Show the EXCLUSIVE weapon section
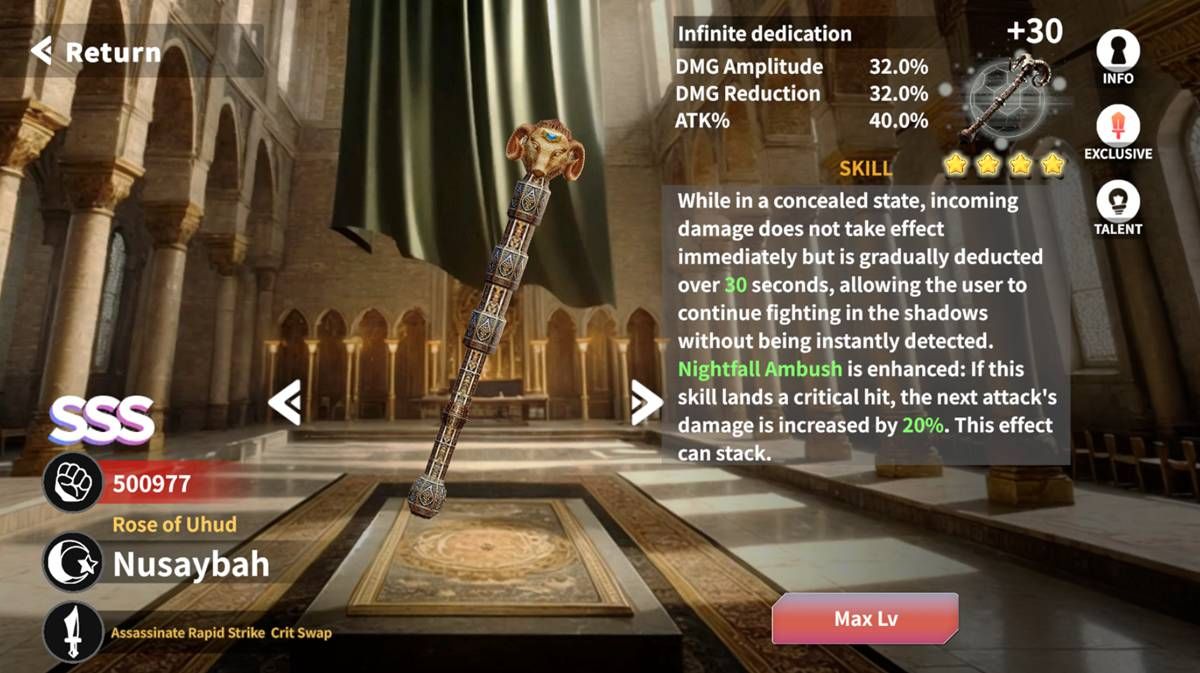 click(x=1118, y=133)
